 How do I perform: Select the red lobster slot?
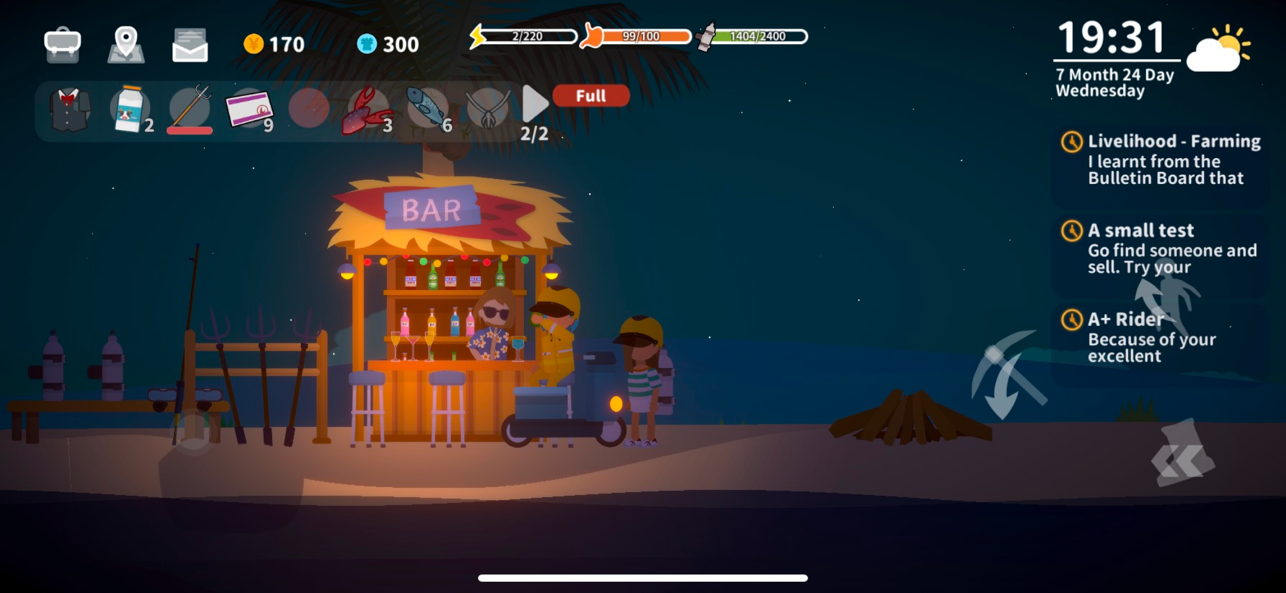click(x=367, y=109)
